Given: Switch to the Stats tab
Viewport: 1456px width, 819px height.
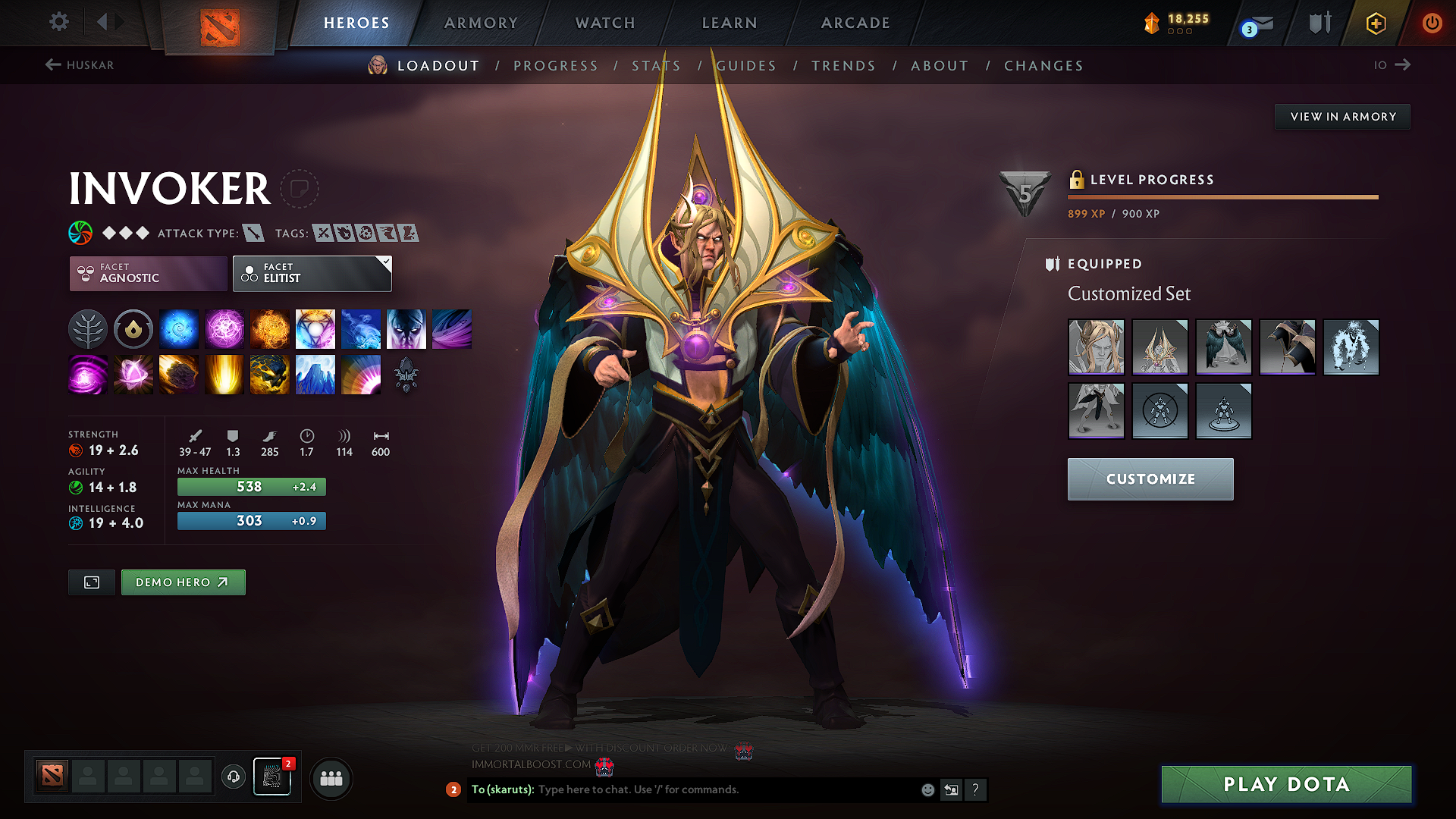Looking at the screenshot, I should (657, 65).
